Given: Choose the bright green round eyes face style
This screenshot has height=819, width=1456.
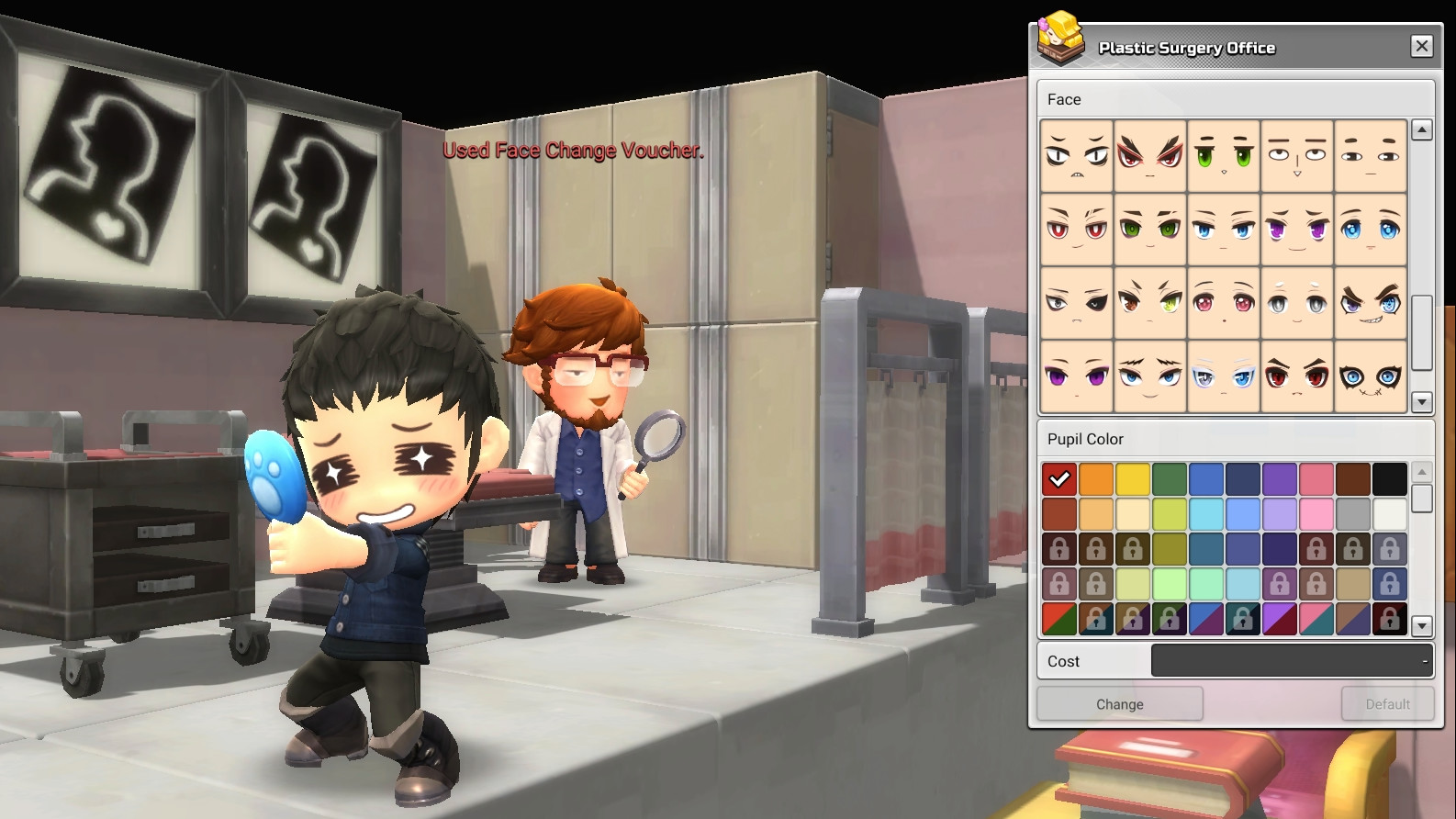Looking at the screenshot, I should pyautogui.click(x=1224, y=156).
